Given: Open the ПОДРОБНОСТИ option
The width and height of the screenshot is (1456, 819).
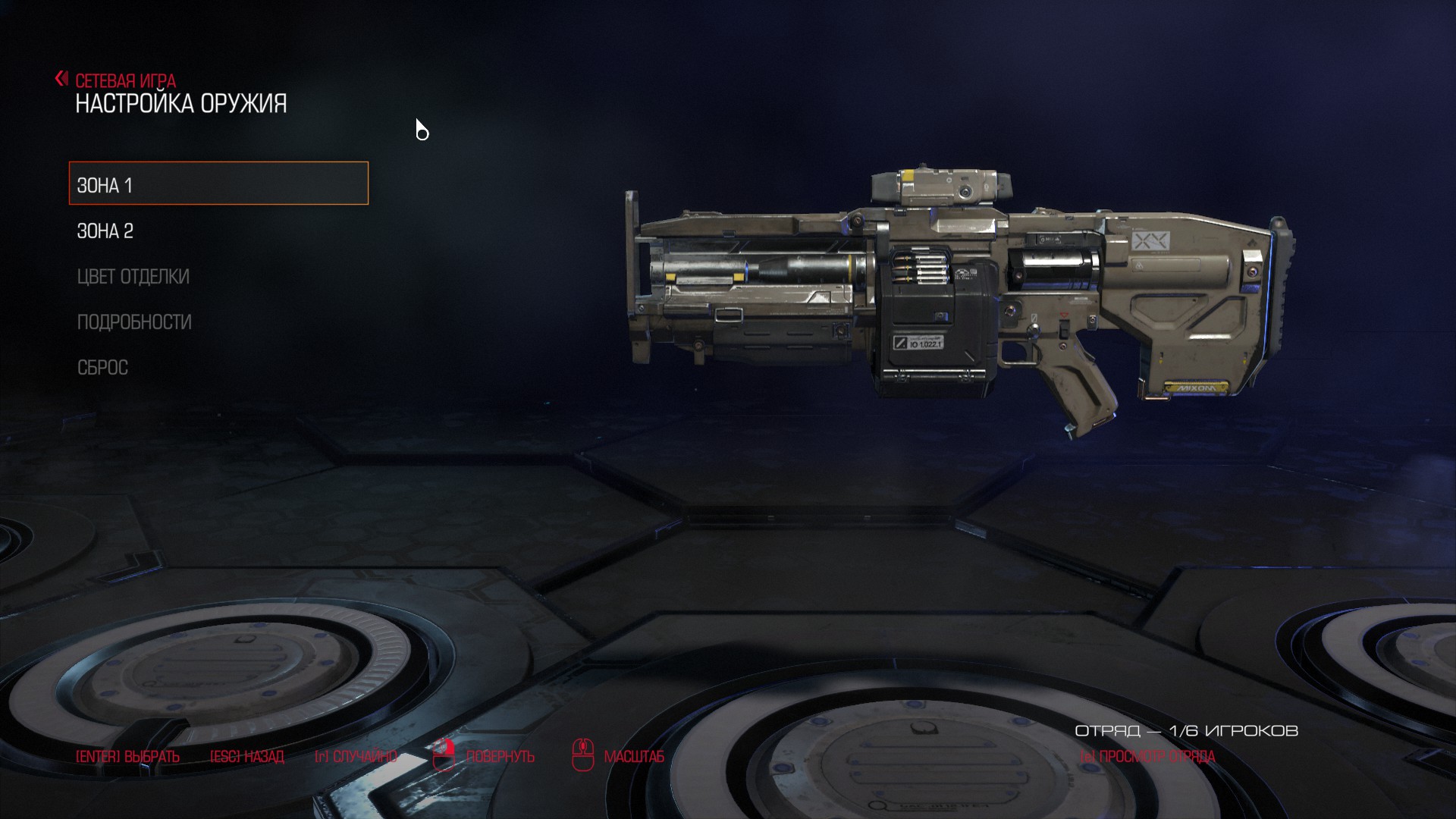Looking at the screenshot, I should click(134, 322).
